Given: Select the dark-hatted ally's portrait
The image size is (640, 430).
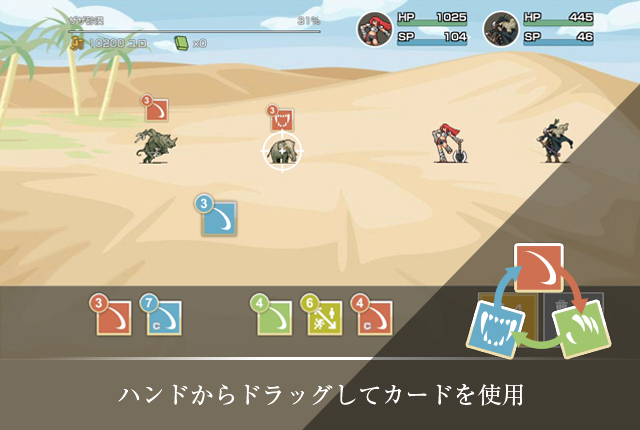Looking at the screenshot, I should pyautogui.click(x=502, y=28).
